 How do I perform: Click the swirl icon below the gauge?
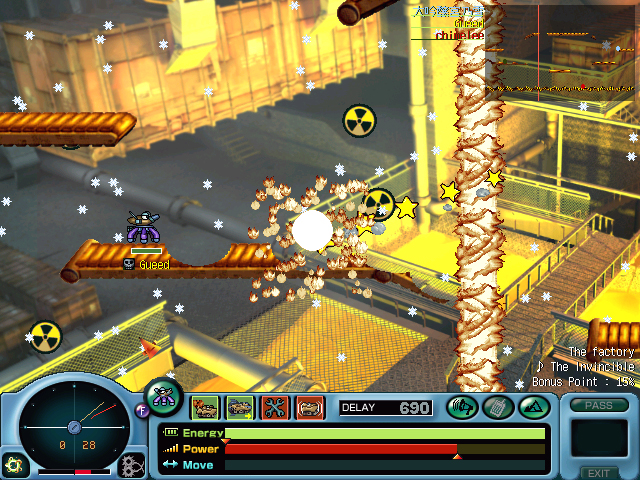click(14, 465)
